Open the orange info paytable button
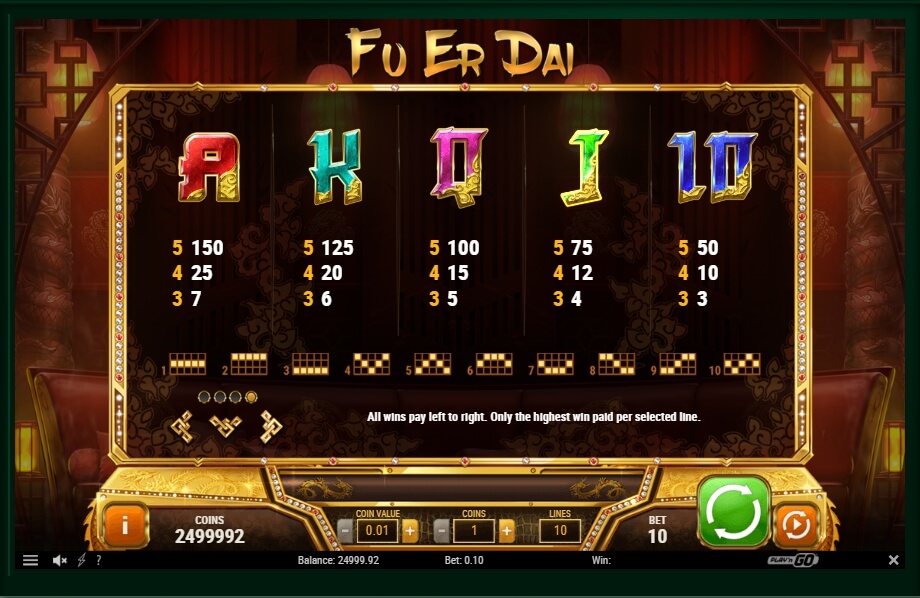This screenshot has width=920, height=598. point(126,524)
